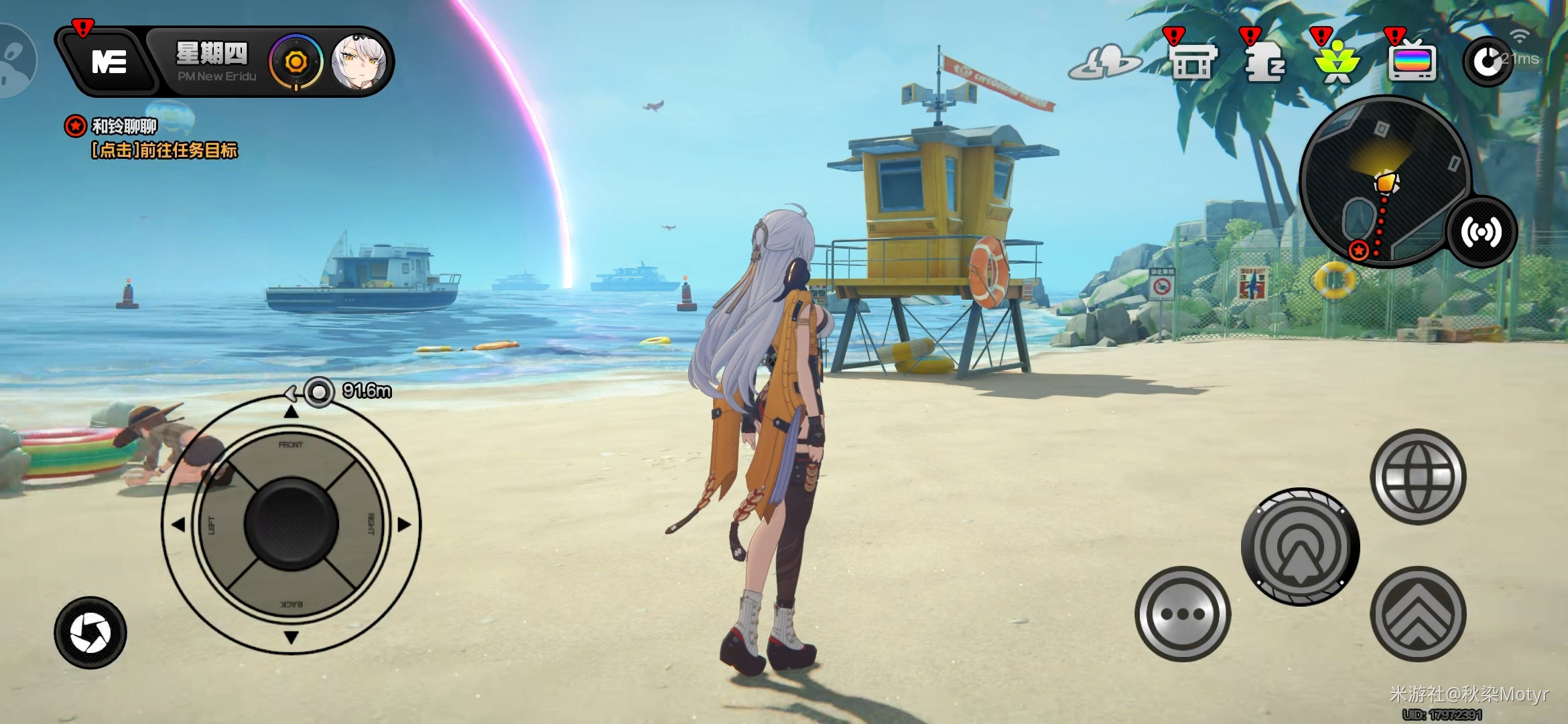Open the shop storefront icon
1568x724 pixels.
(1192, 62)
